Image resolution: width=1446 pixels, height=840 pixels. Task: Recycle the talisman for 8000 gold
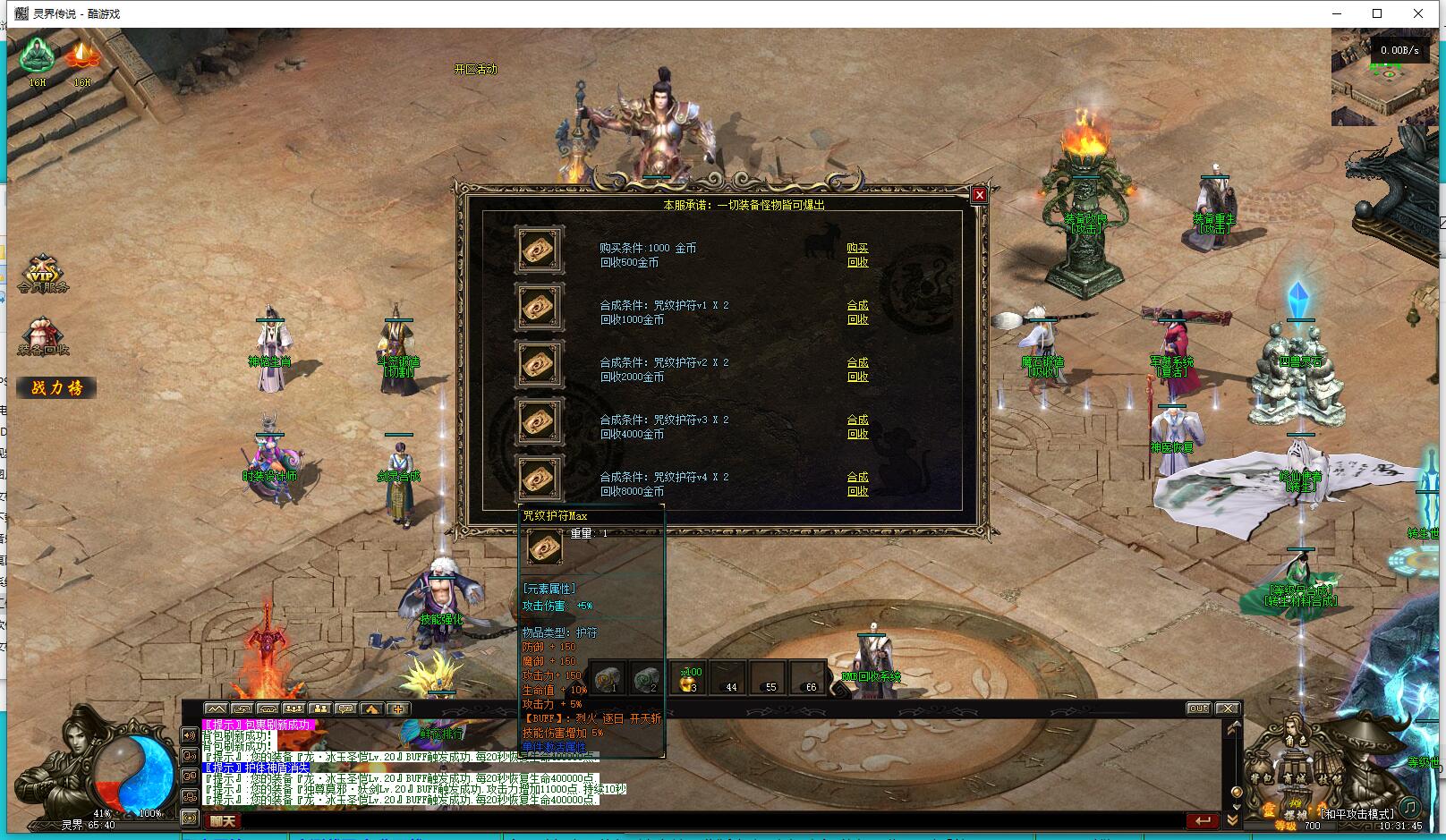tap(857, 491)
